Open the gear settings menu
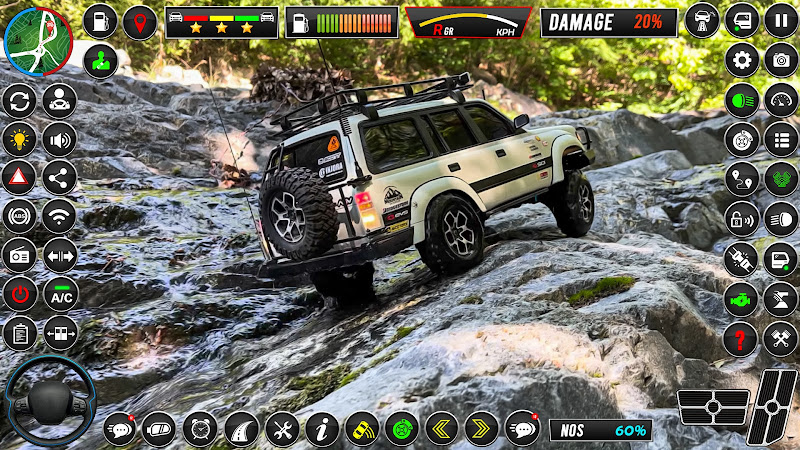 click(x=742, y=60)
